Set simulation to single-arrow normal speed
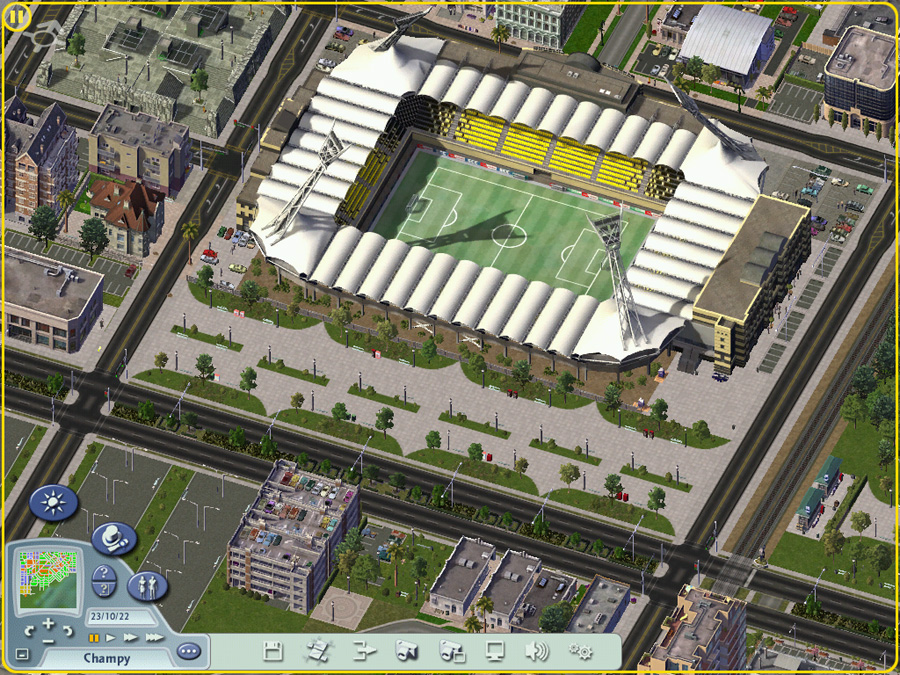 coord(111,636)
